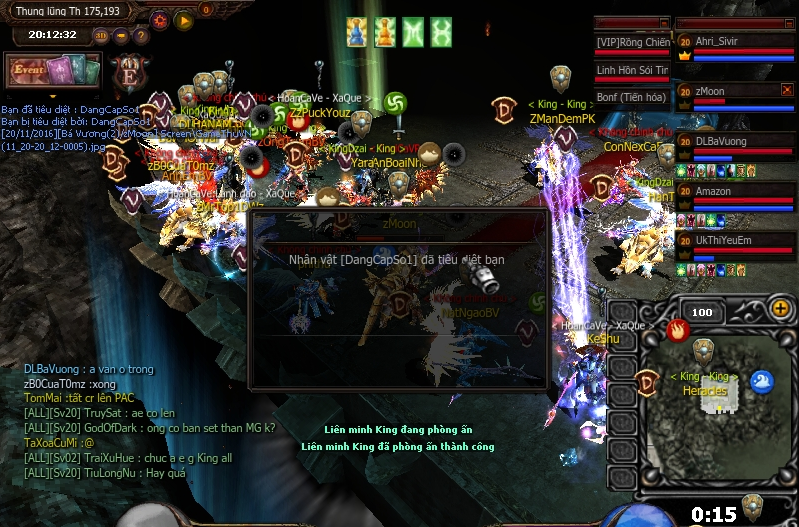Select the orange chess pawn buff icon

[385, 32]
